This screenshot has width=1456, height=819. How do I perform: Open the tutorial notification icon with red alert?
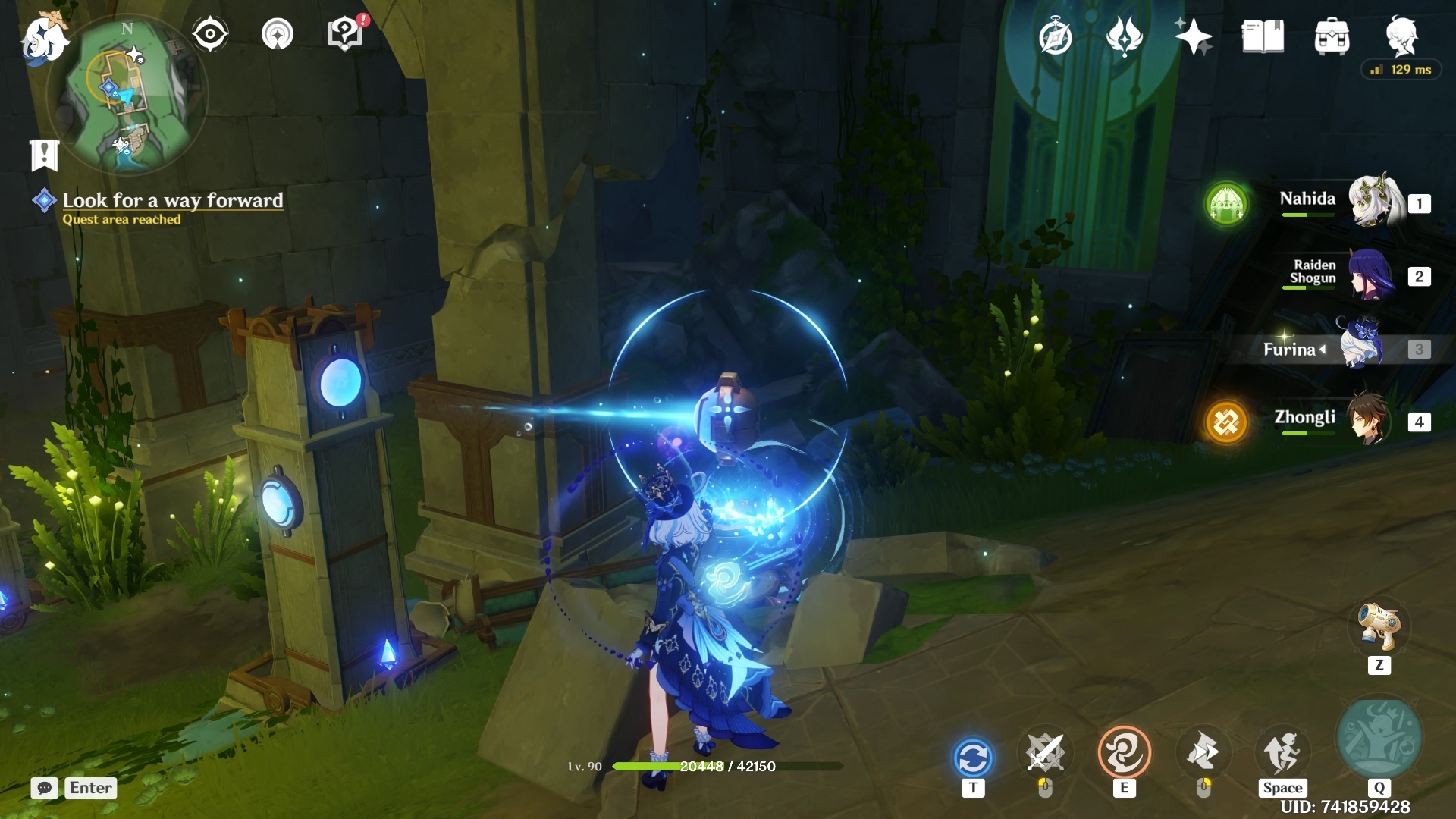(346, 34)
